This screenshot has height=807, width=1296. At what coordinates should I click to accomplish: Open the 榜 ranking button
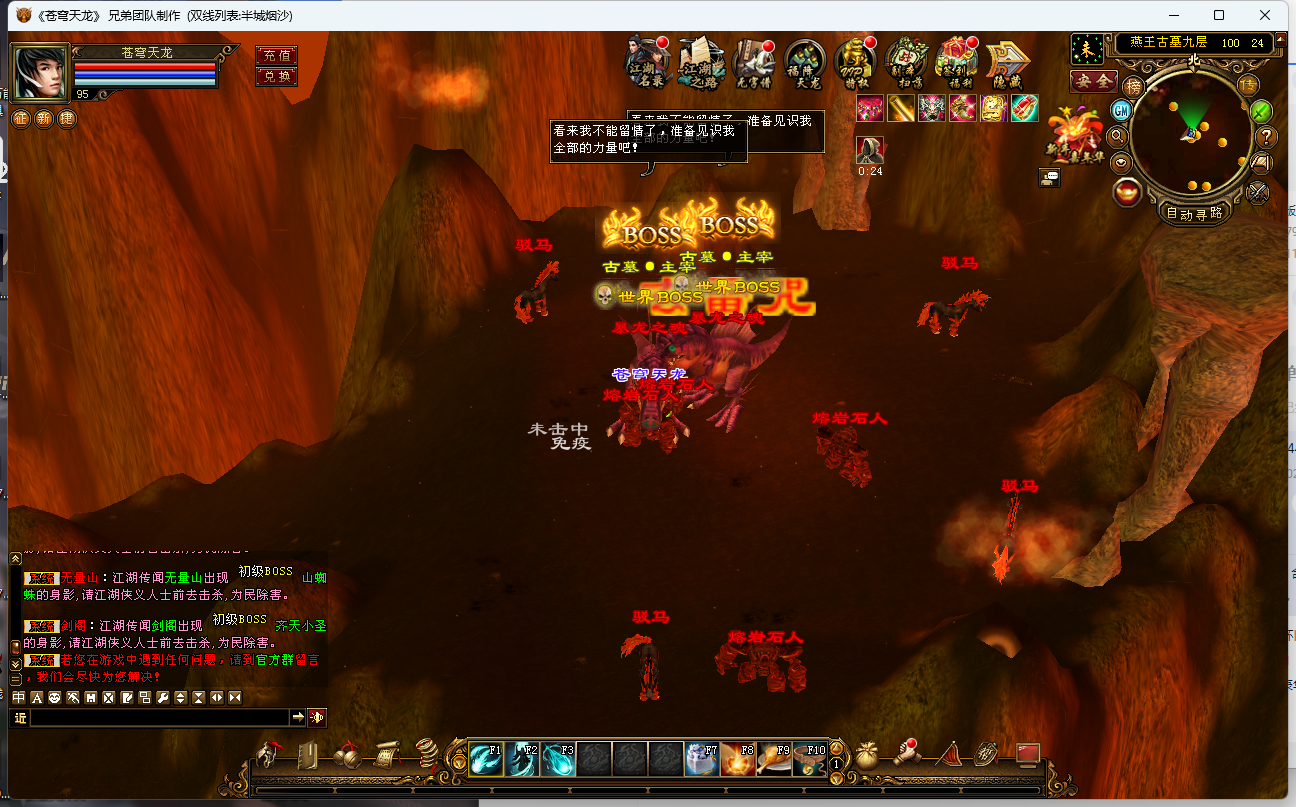tap(1132, 86)
